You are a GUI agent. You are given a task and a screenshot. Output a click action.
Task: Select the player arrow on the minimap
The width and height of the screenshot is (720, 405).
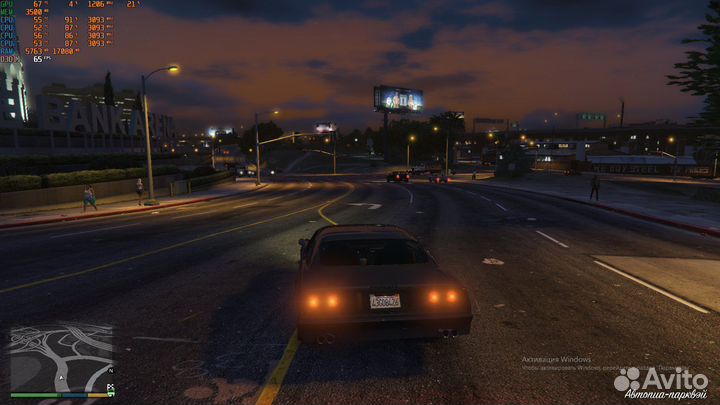click(62, 376)
